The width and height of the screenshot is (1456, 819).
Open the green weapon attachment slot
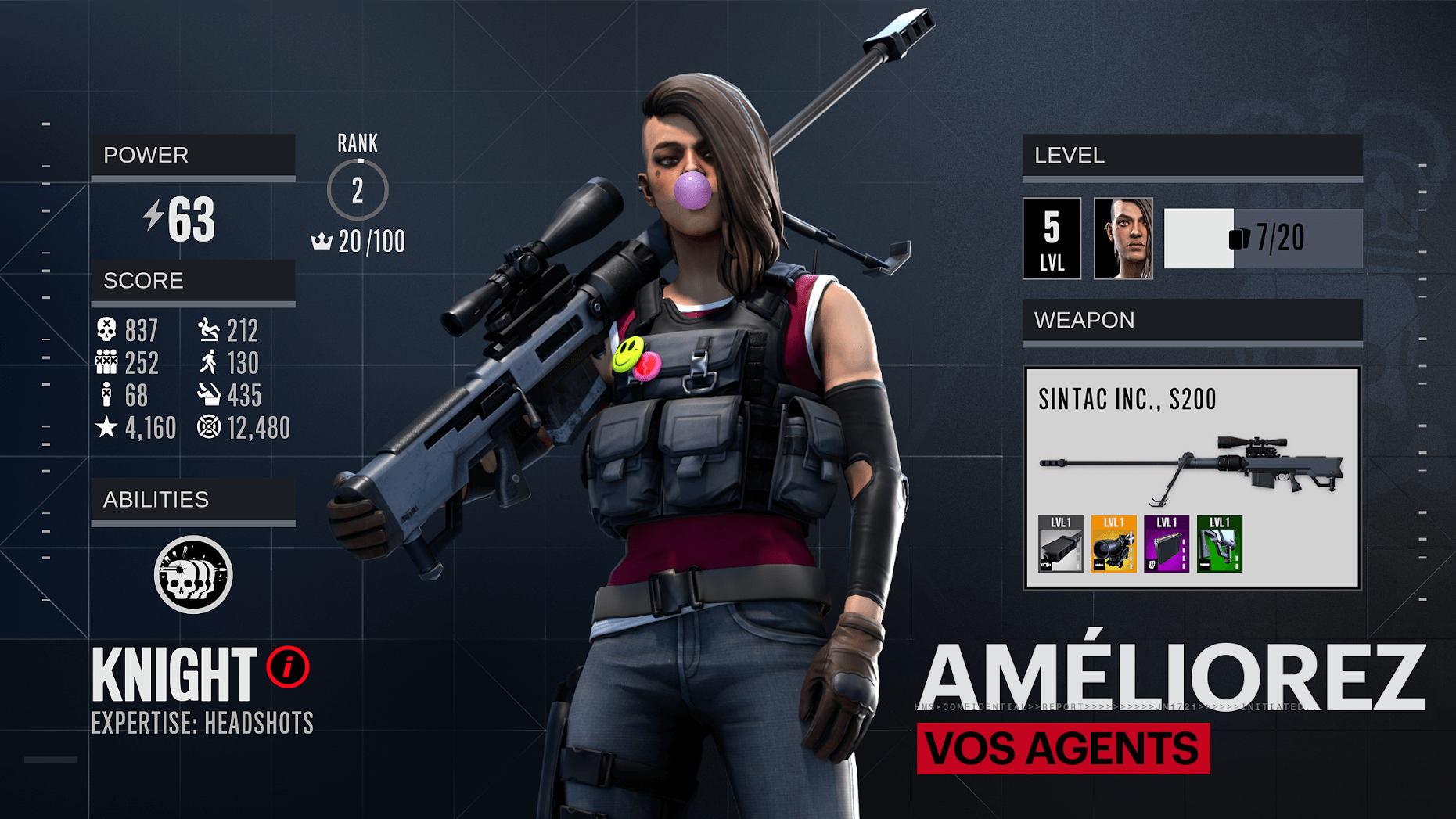(x=1219, y=544)
